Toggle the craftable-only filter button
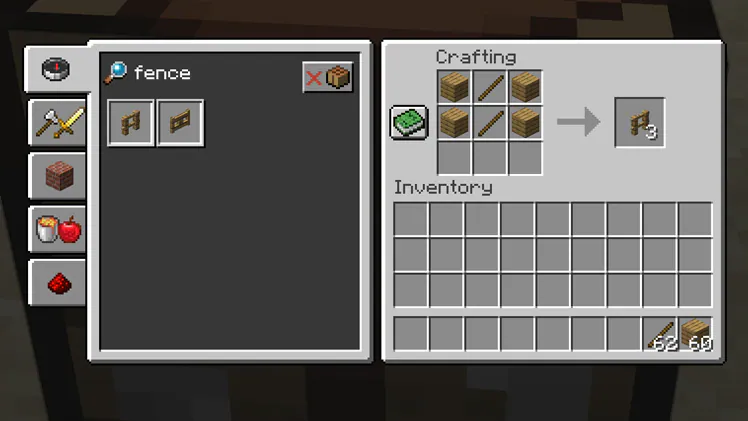Viewport: 748px width, 421px height. point(328,77)
